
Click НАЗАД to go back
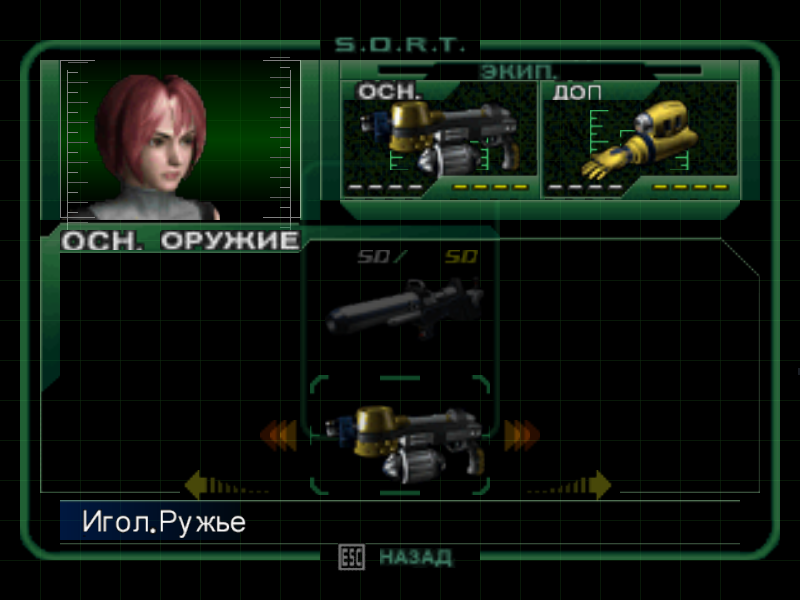click(414, 557)
